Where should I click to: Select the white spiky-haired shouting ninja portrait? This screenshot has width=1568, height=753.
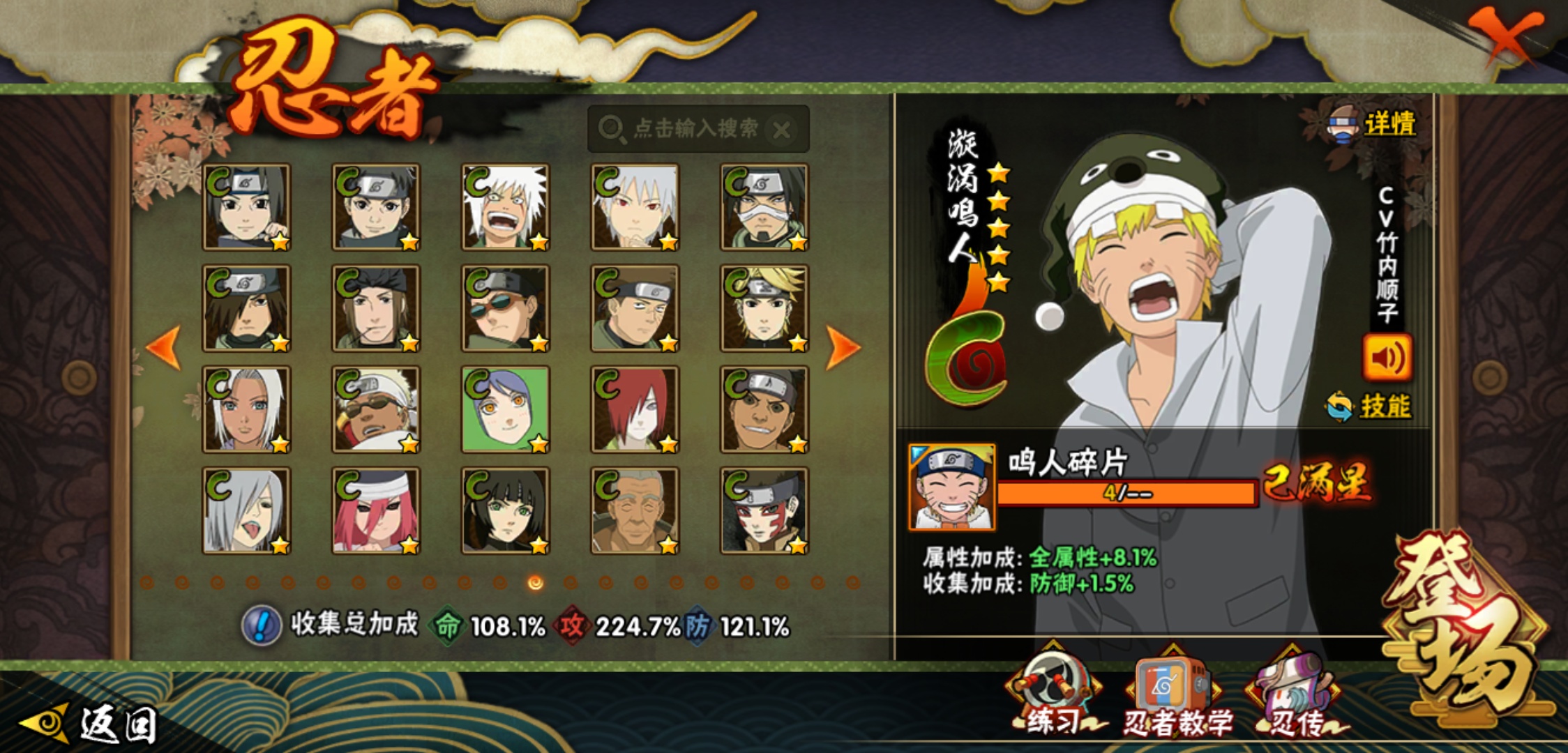click(506, 207)
